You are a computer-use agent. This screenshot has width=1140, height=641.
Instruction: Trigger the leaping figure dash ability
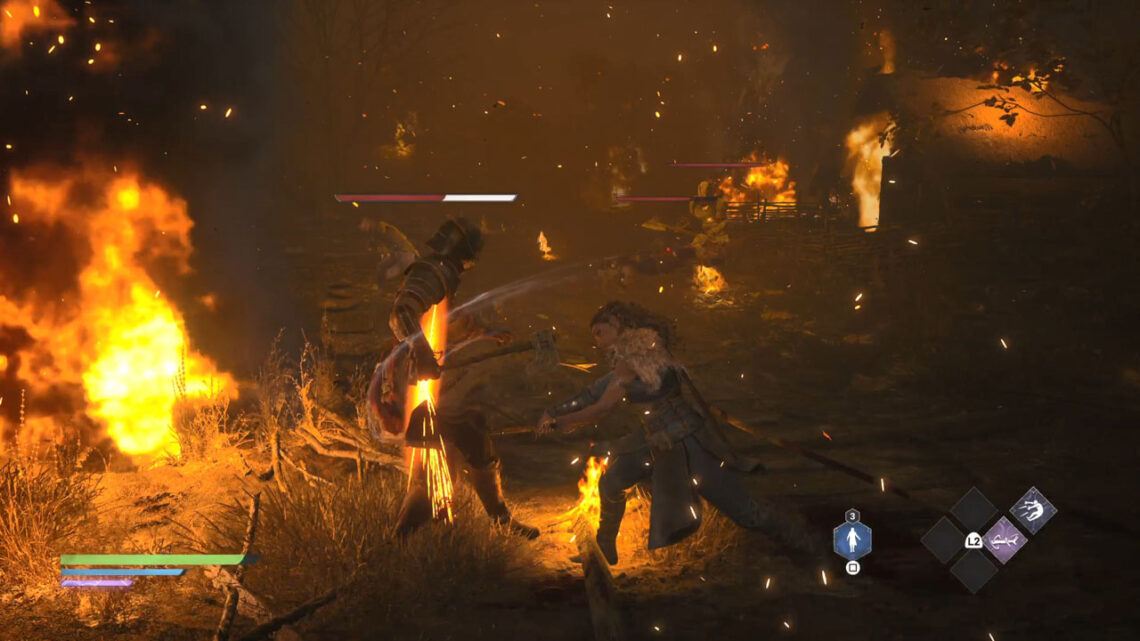pyautogui.click(x=1032, y=511)
